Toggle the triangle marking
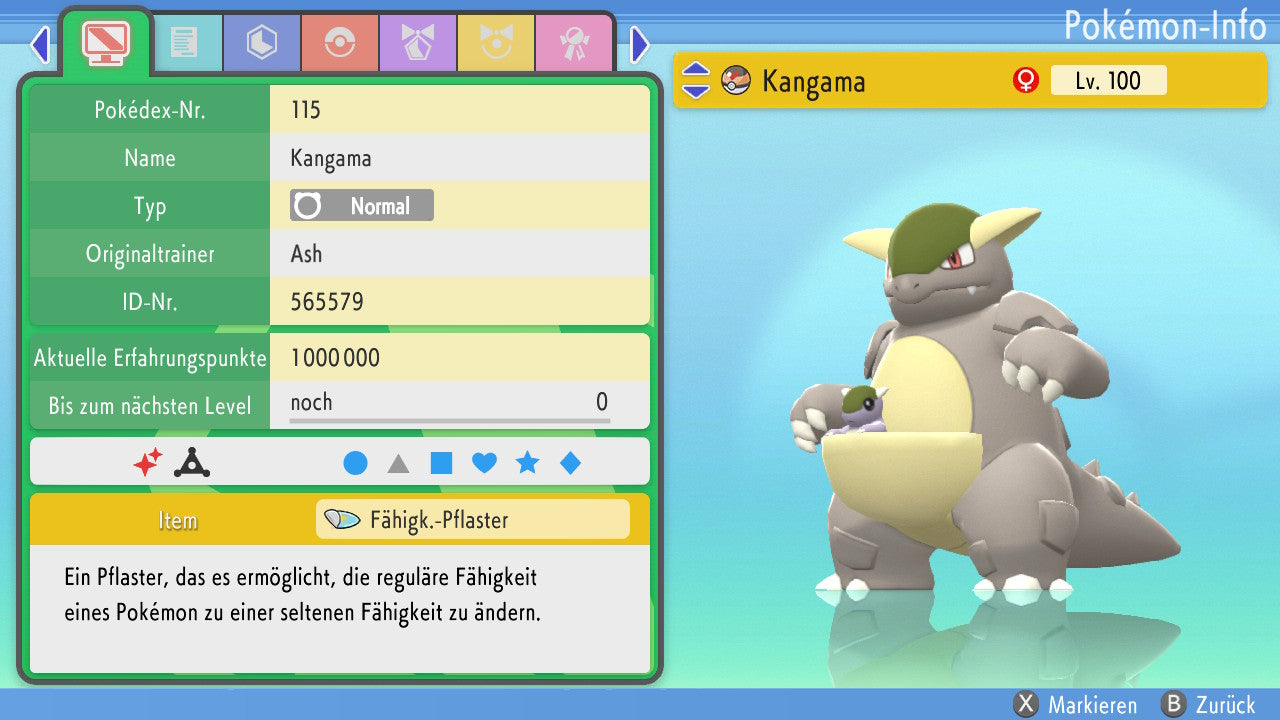The image size is (1280, 720). pos(398,463)
